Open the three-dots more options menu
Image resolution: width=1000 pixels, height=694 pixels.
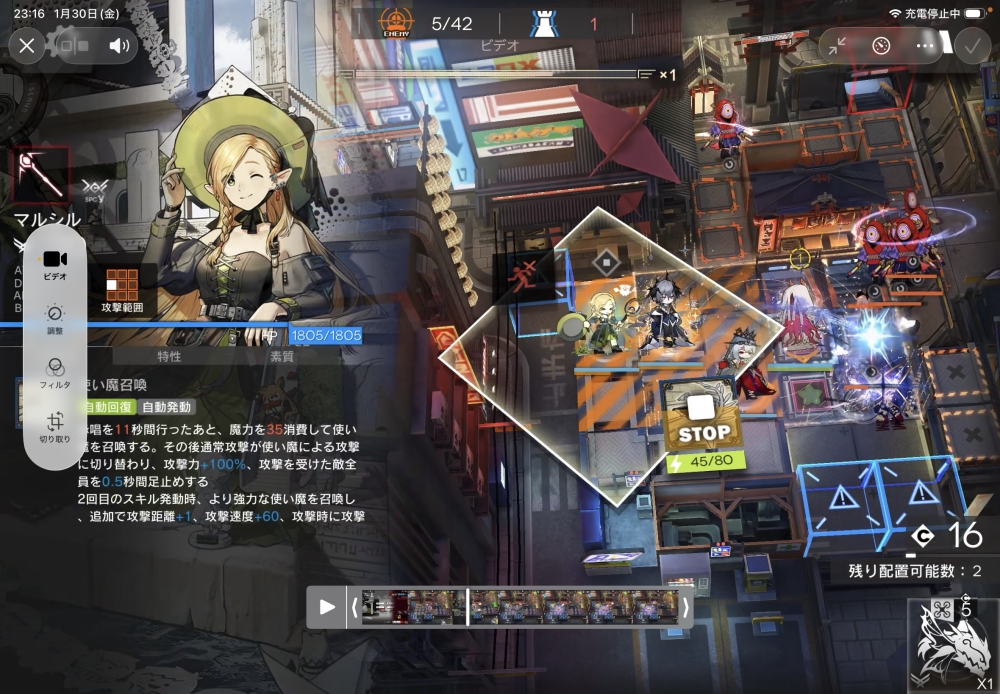925,45
